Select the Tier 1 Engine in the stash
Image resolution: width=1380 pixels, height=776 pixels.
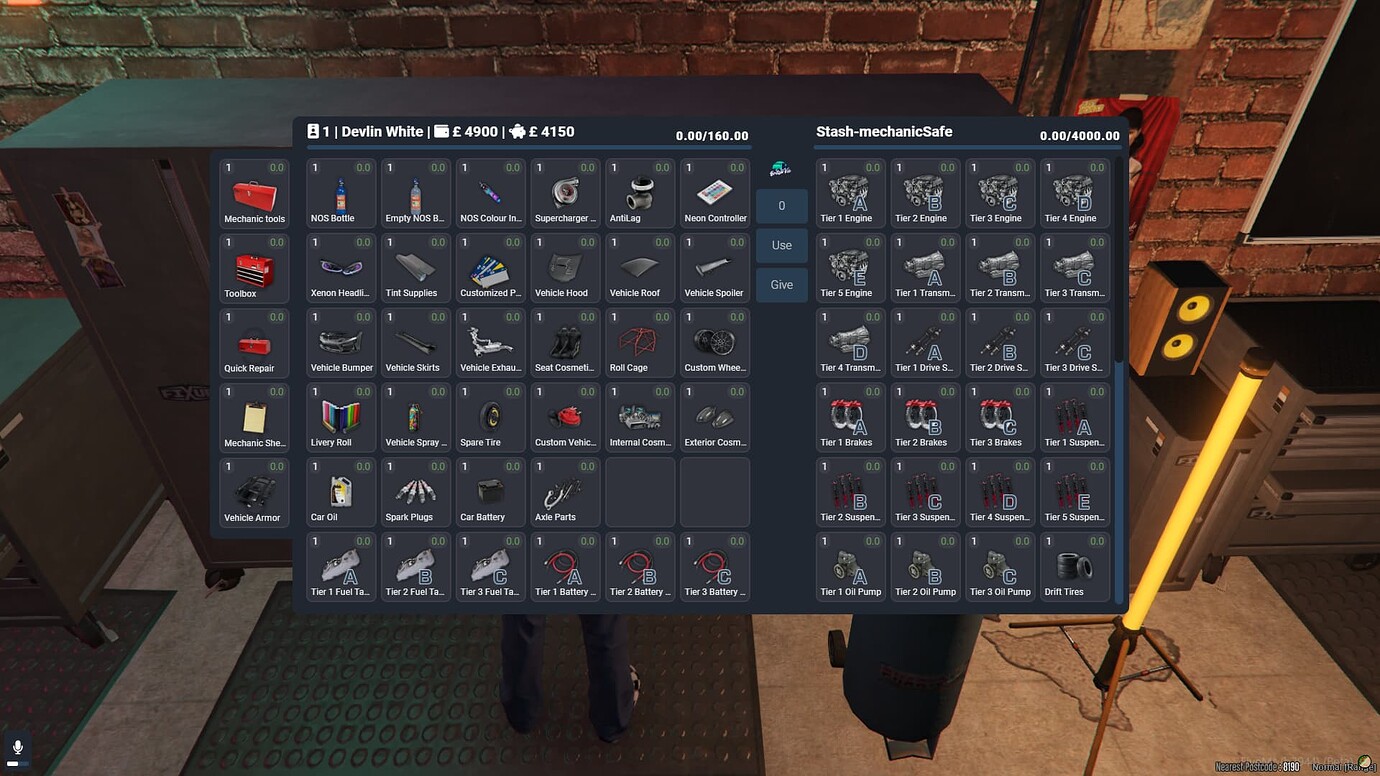point(849,190)
